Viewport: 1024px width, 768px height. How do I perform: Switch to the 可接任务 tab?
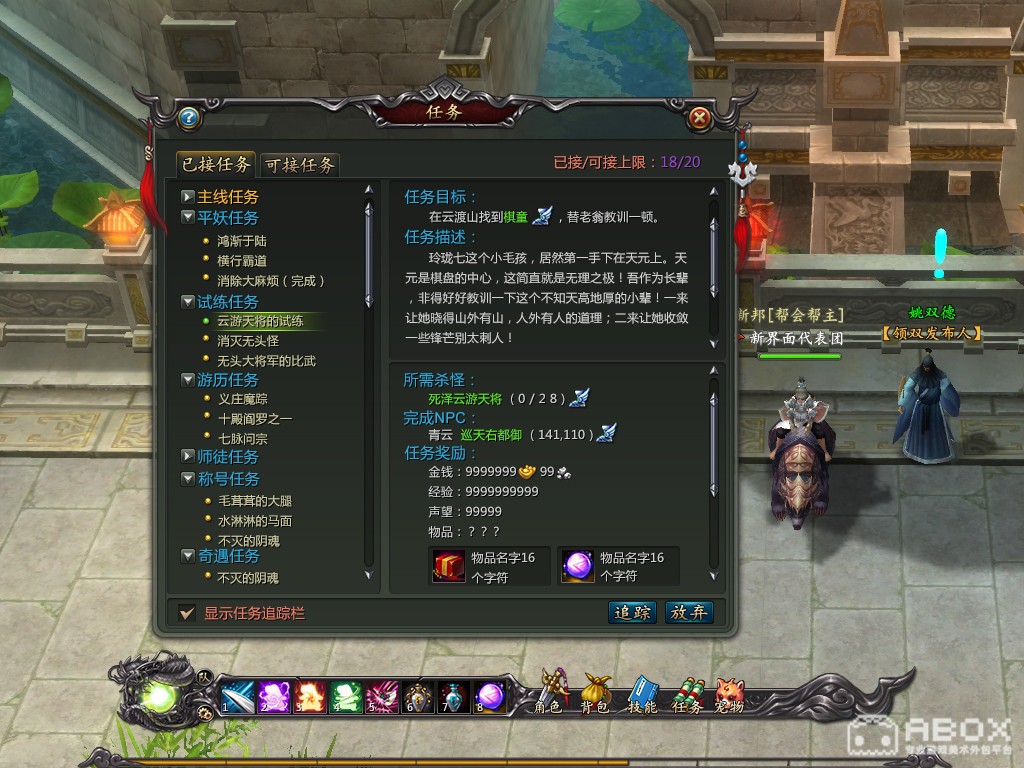pyautogui.click(x=300, y=165)
